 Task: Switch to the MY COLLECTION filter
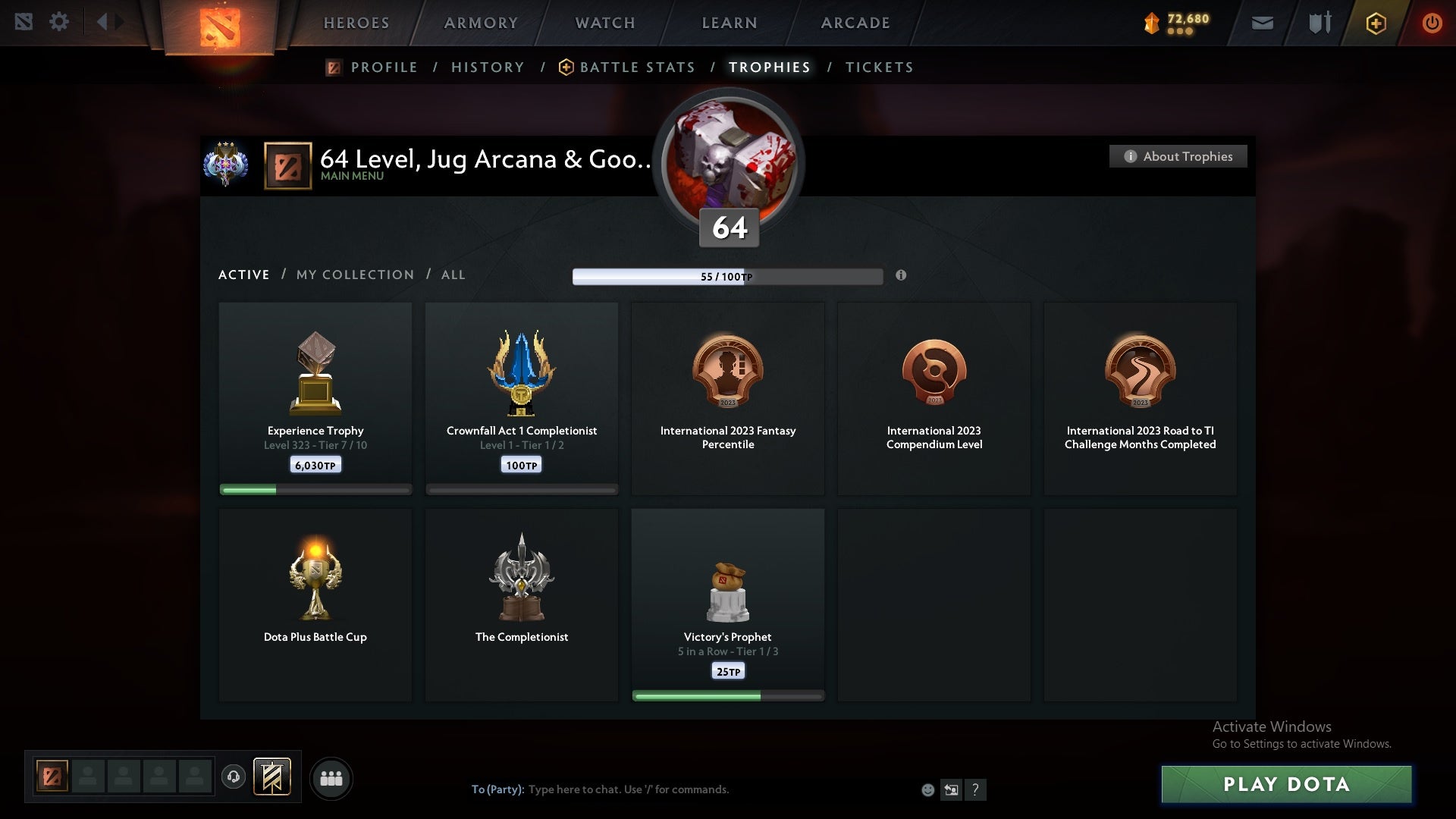[x=354, y=275]
